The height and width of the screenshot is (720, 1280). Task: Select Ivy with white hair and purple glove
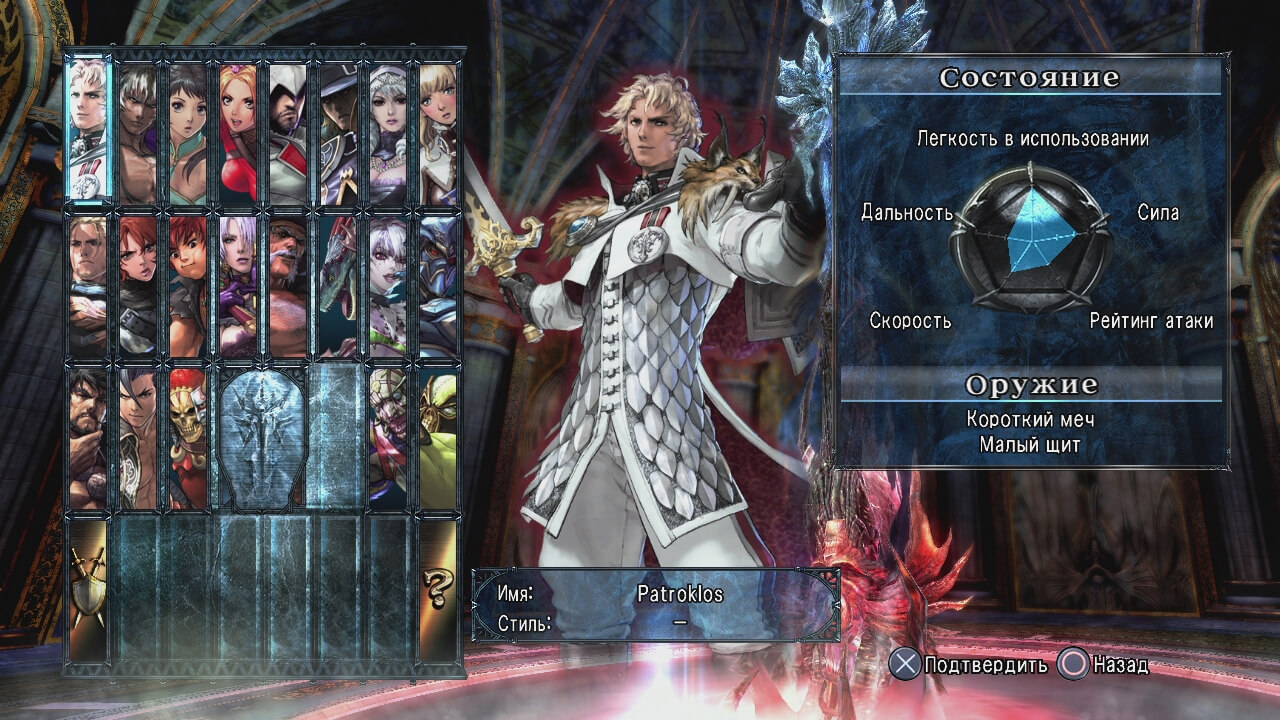(238, 286)
